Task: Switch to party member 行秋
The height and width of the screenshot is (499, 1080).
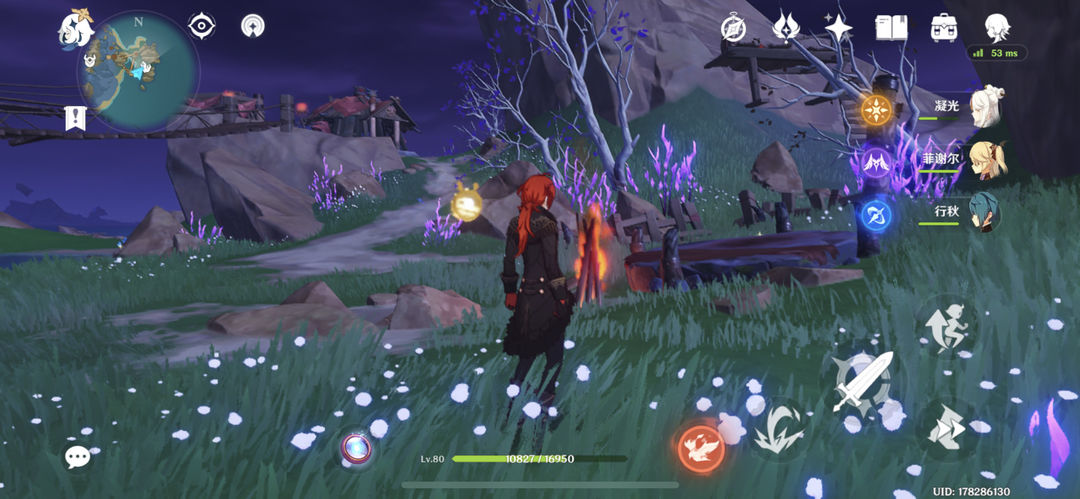Action: coord(983,212)
